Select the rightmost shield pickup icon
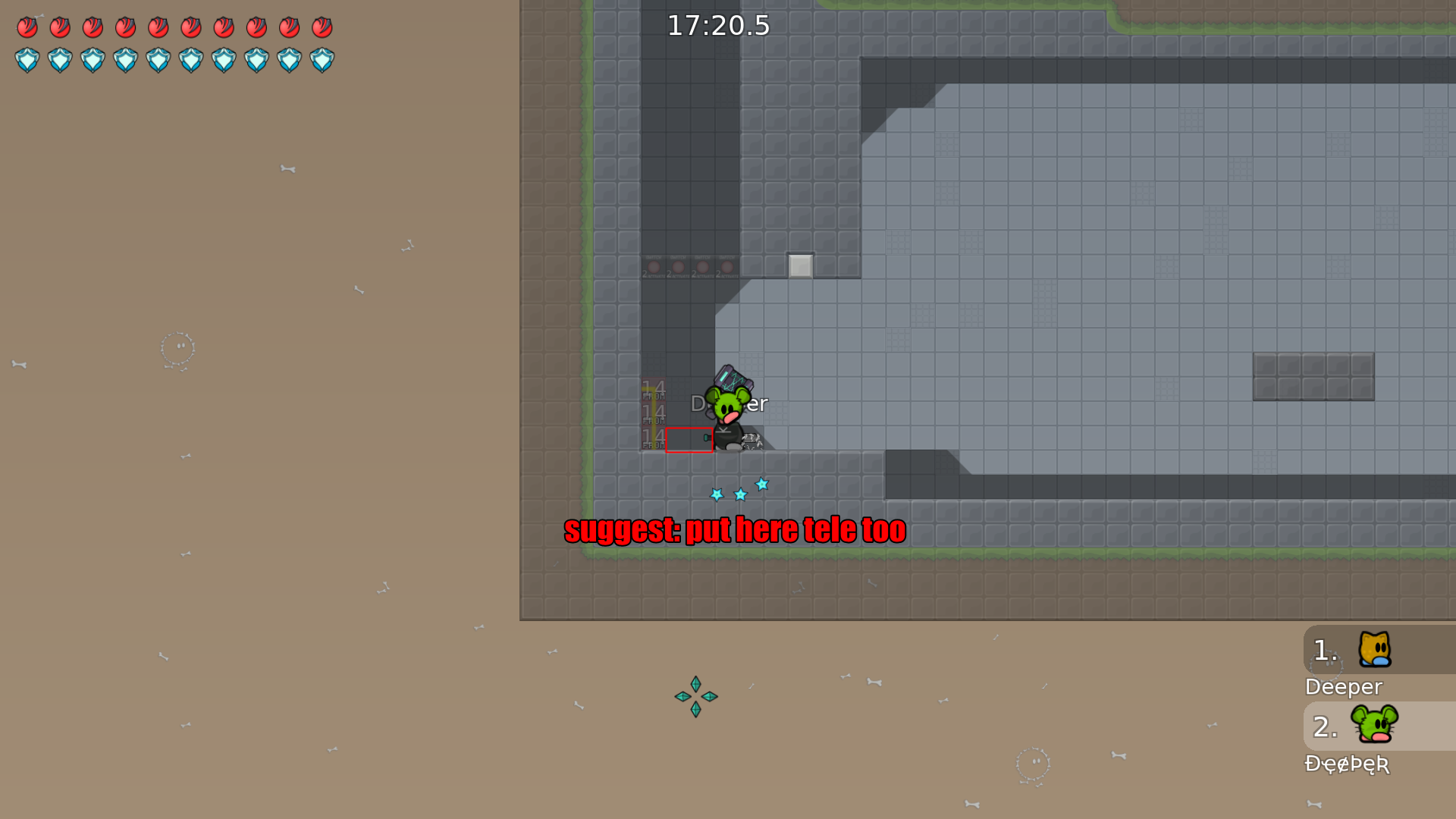1456x819 pixels. [x=322, y=60]
